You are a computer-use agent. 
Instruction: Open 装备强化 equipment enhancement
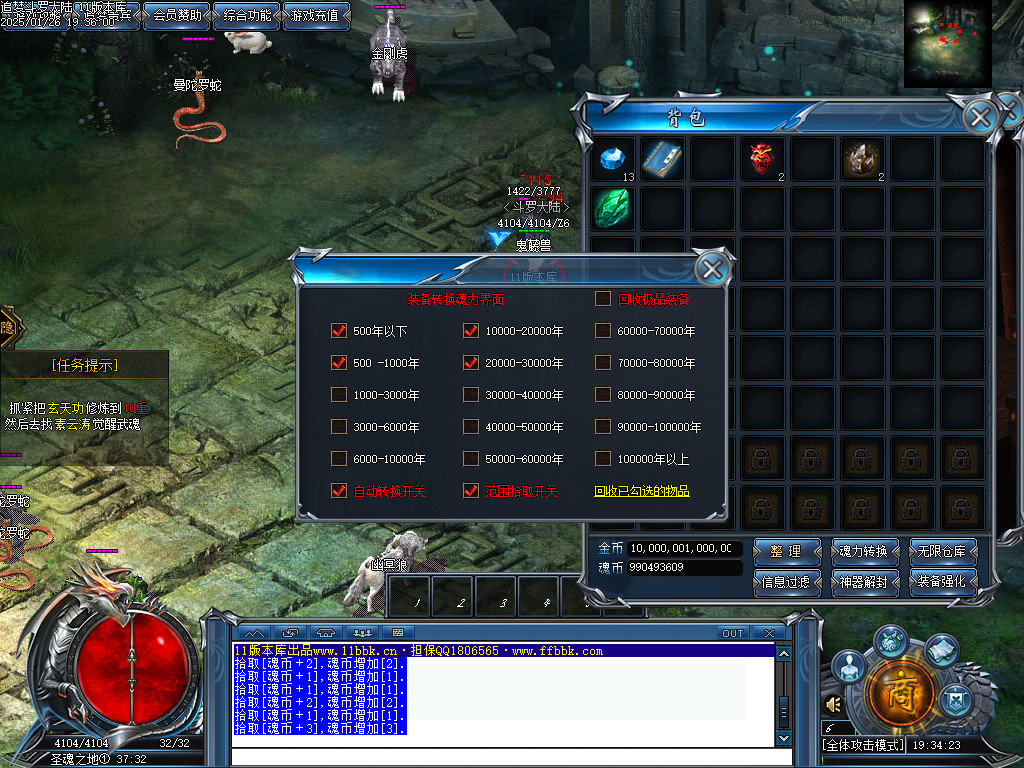tap(943, 582)
